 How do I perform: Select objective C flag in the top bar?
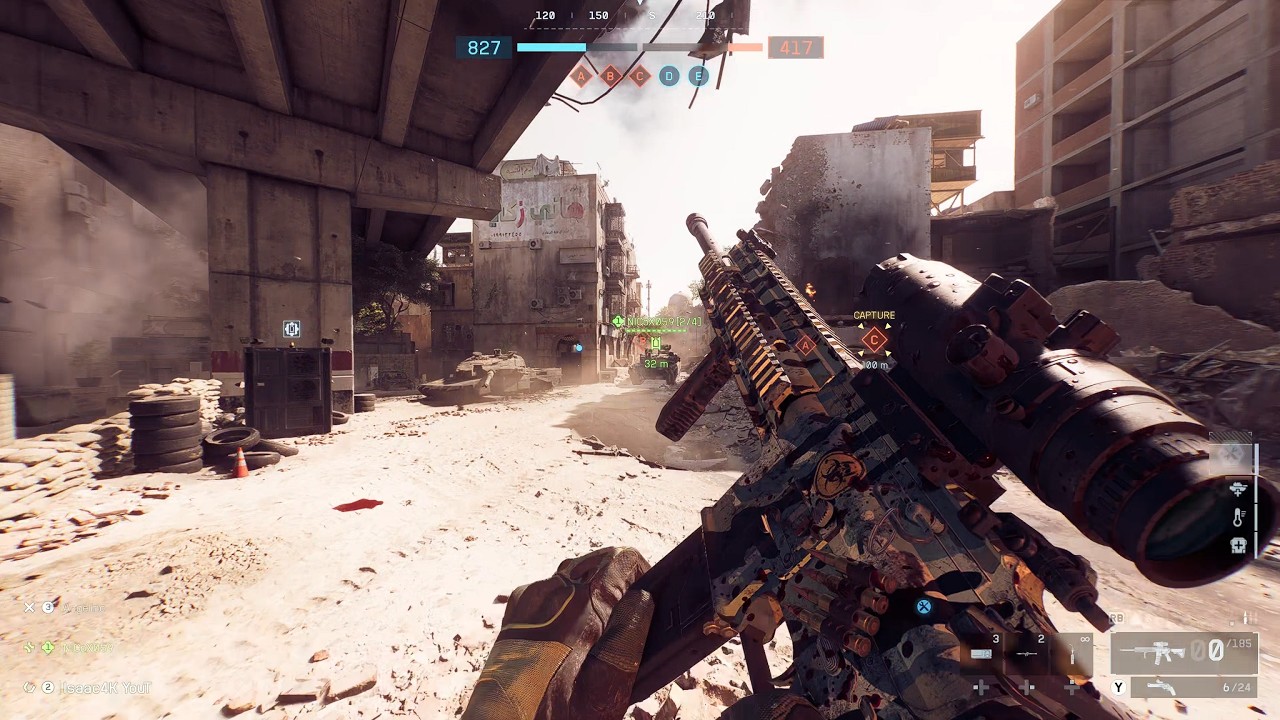coord(640,76)
